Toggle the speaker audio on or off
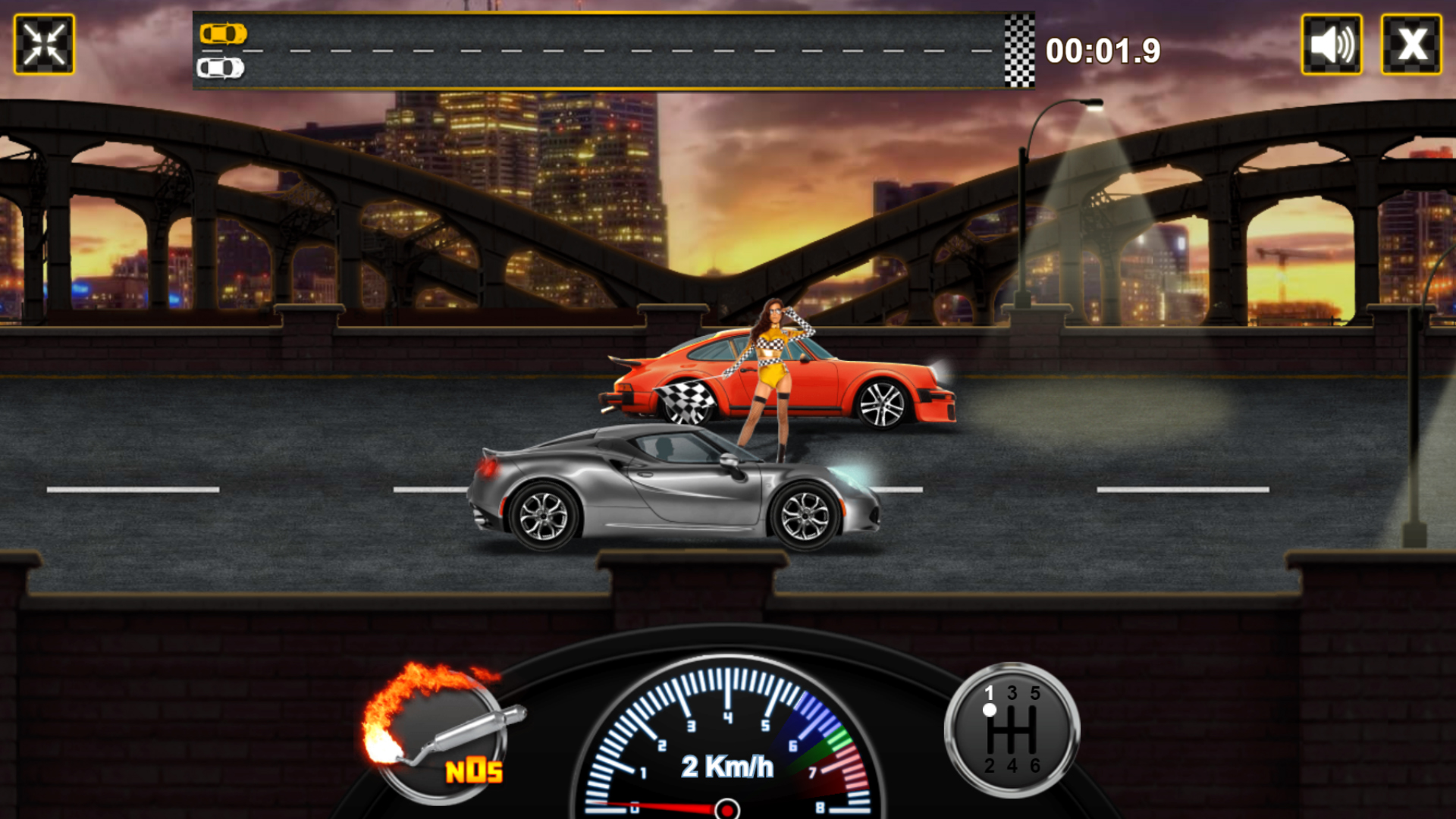The width and height of the screenshot is (1456, 819). 1331,45
